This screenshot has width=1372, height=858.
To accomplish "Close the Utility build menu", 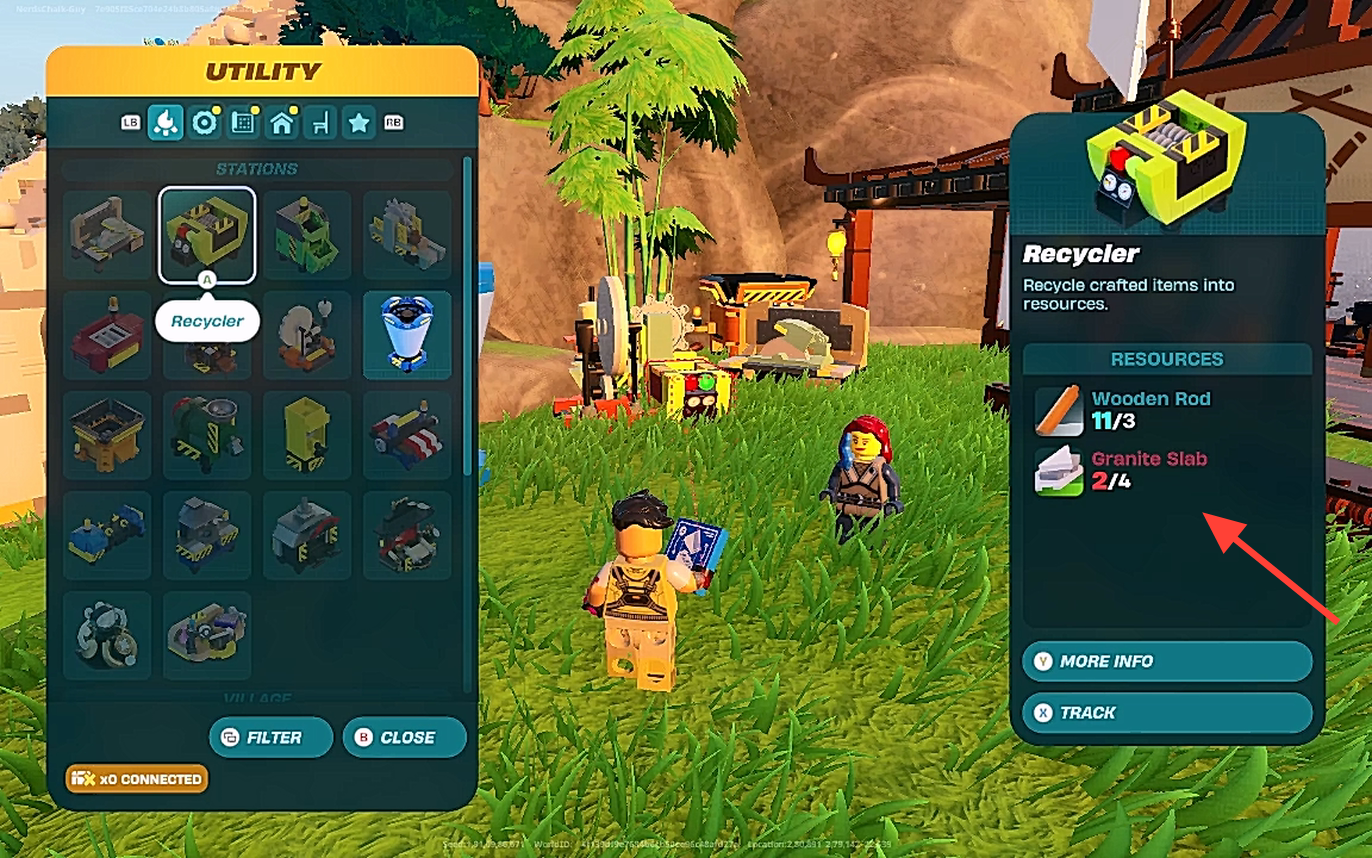I will click(x=404, y=738).
